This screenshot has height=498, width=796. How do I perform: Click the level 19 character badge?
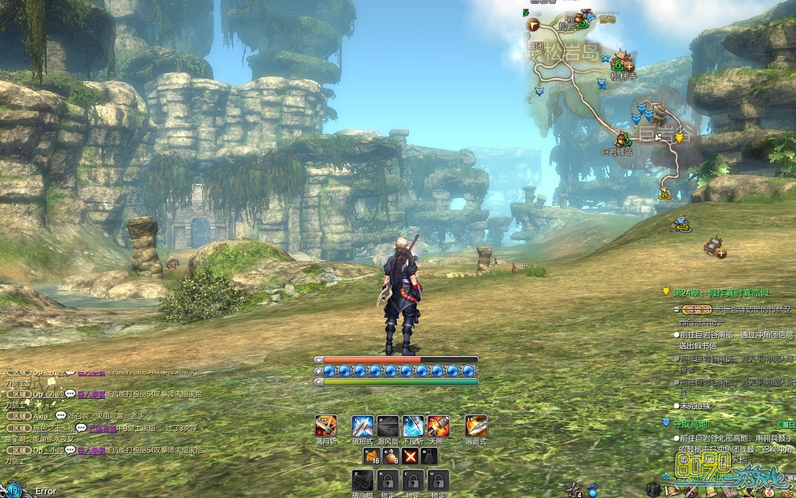[x=13, y=491]
